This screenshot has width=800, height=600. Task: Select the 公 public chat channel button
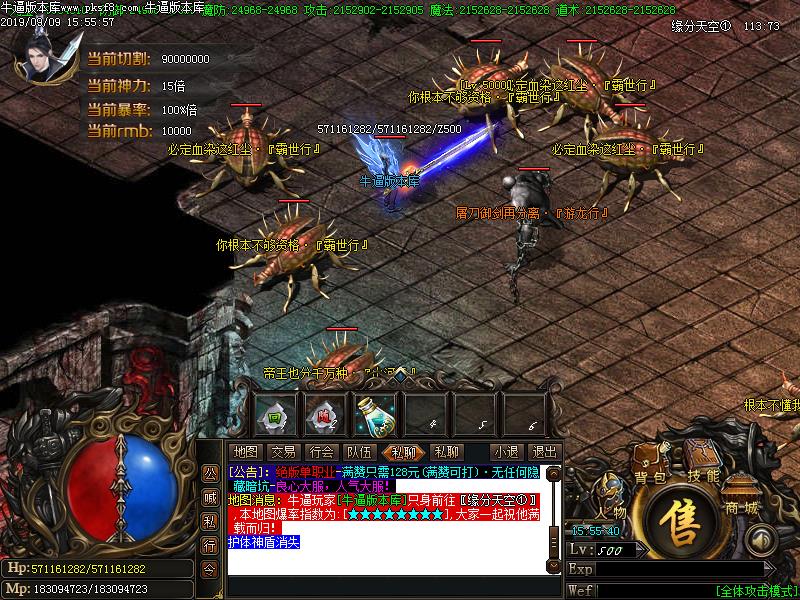[209, 471]
